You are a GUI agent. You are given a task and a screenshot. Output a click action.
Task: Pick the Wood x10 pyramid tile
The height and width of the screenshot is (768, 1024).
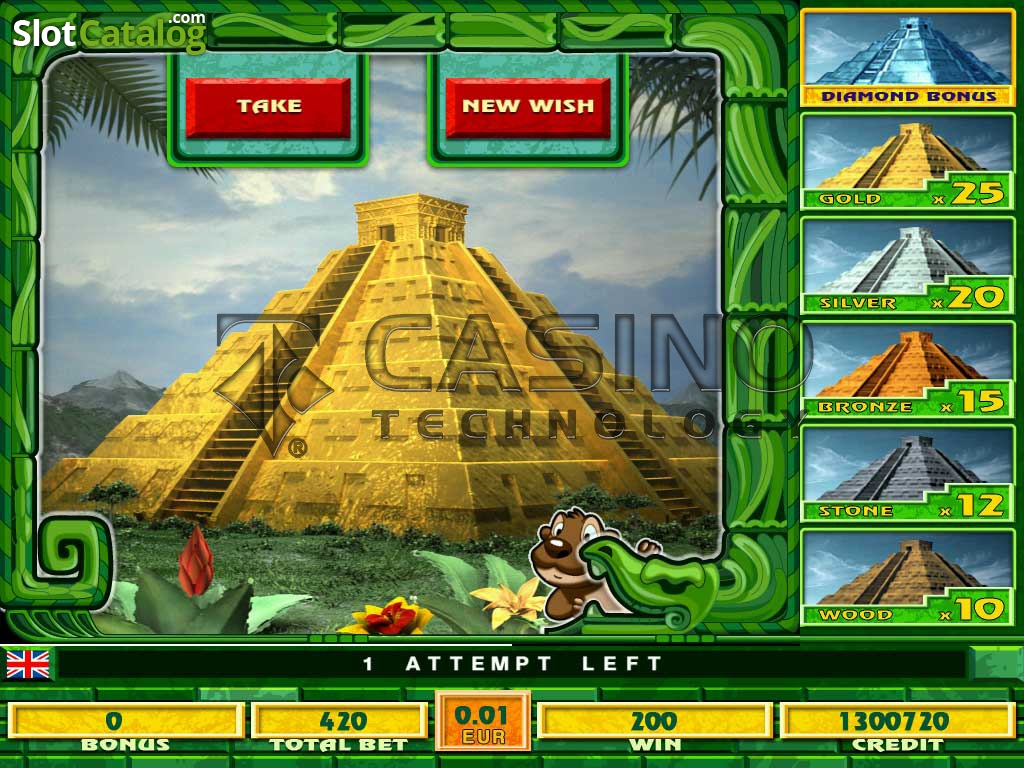pos(908,577)
